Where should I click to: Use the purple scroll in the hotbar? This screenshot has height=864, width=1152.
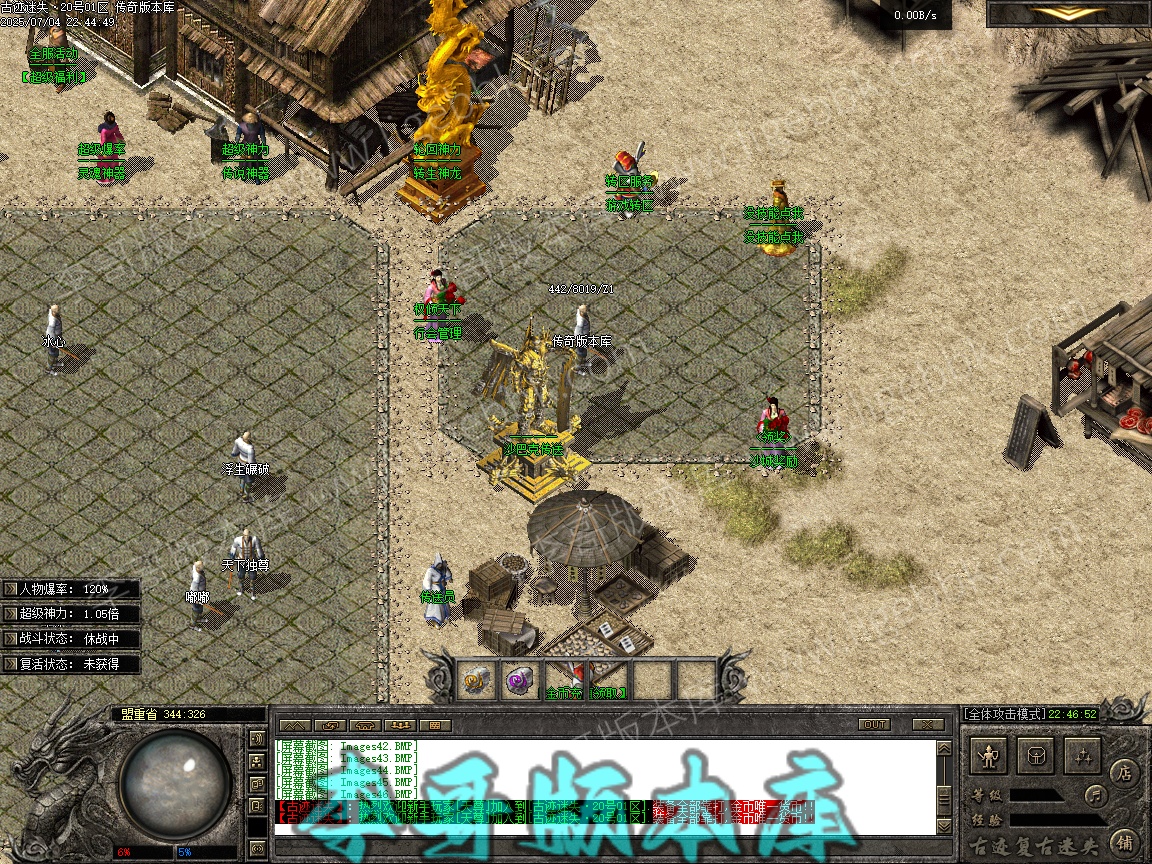tap(518, 681)
